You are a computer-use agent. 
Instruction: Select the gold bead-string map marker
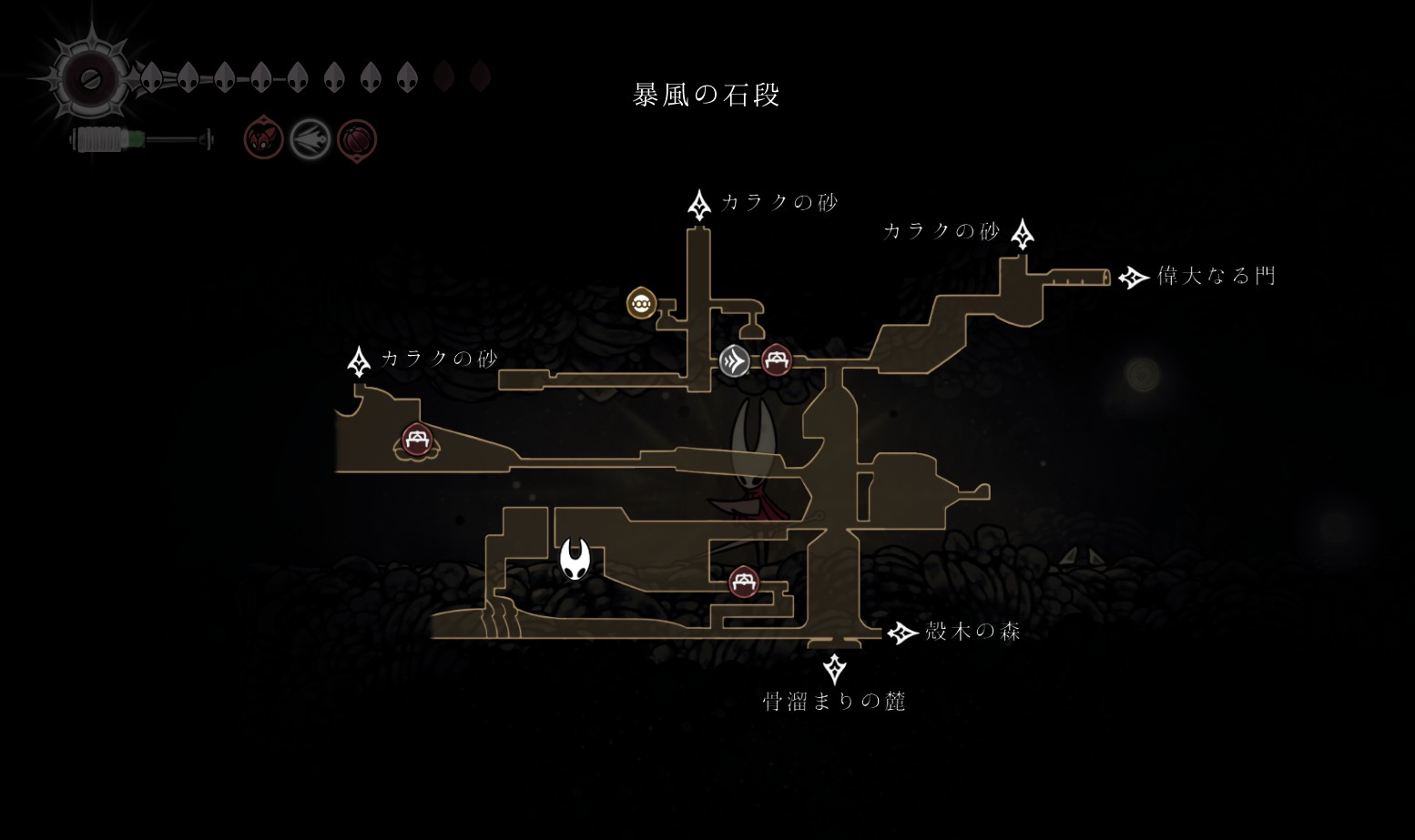642,302
